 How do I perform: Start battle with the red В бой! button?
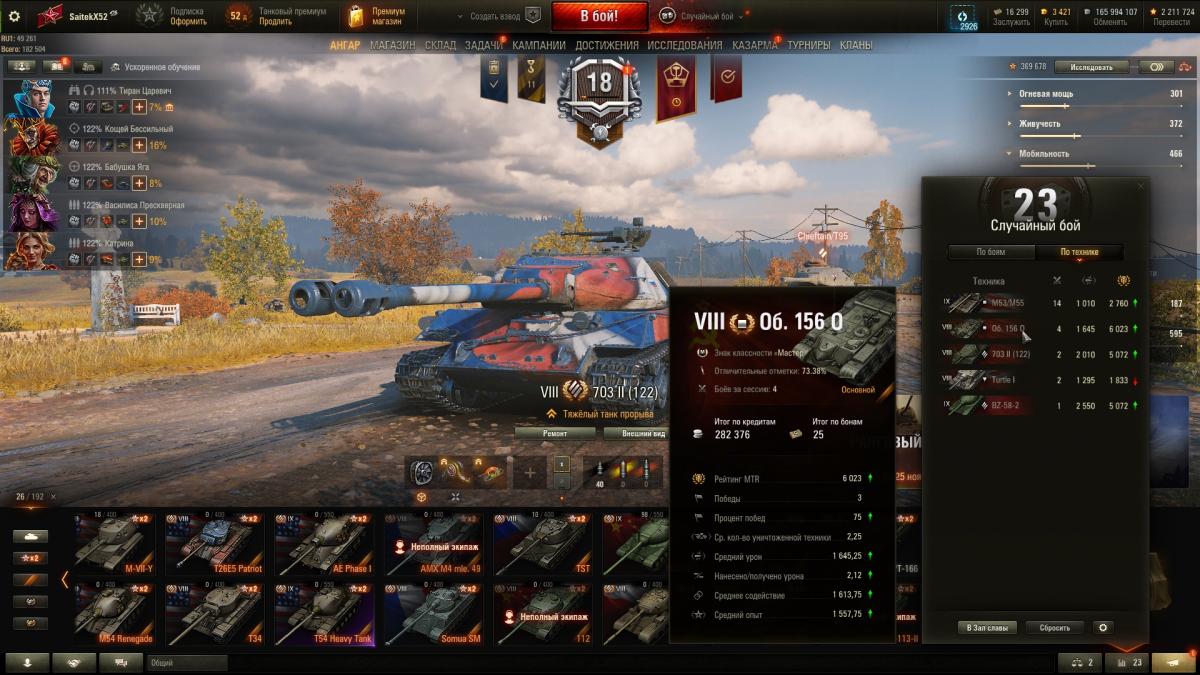(600, 16)
